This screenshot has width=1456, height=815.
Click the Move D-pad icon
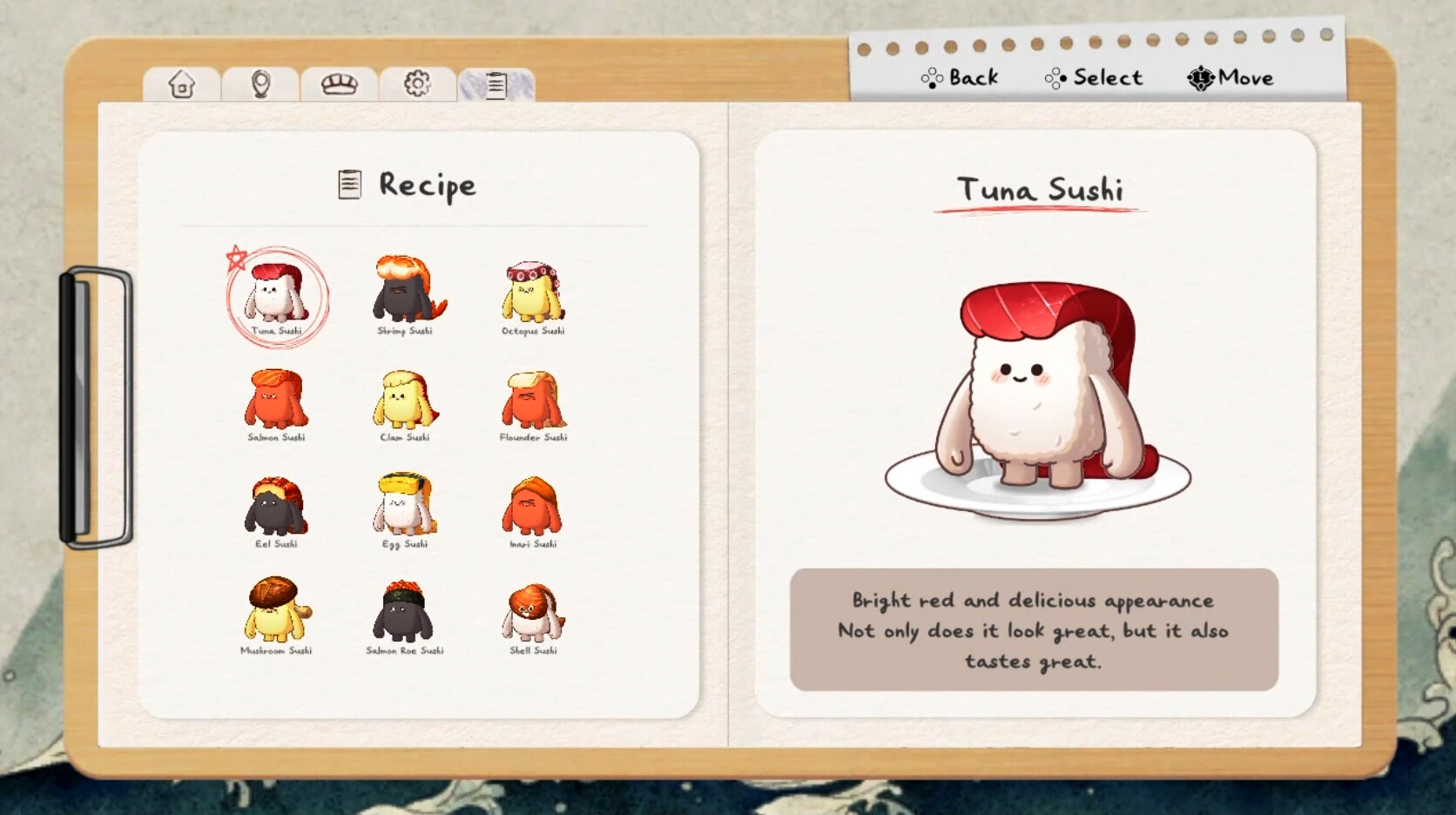1199,77
